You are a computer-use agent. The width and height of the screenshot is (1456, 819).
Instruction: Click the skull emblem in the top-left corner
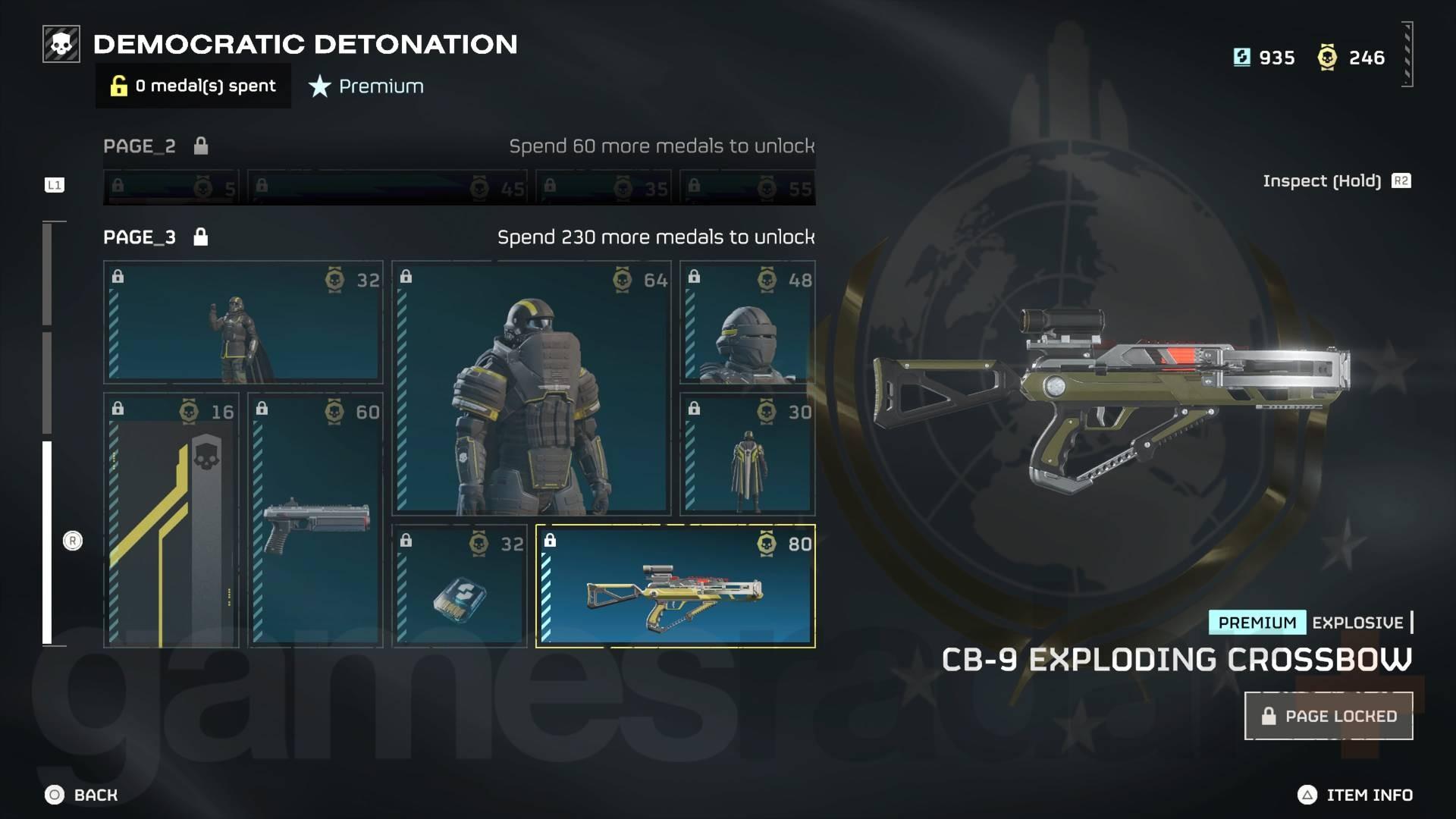coord(60,44)
